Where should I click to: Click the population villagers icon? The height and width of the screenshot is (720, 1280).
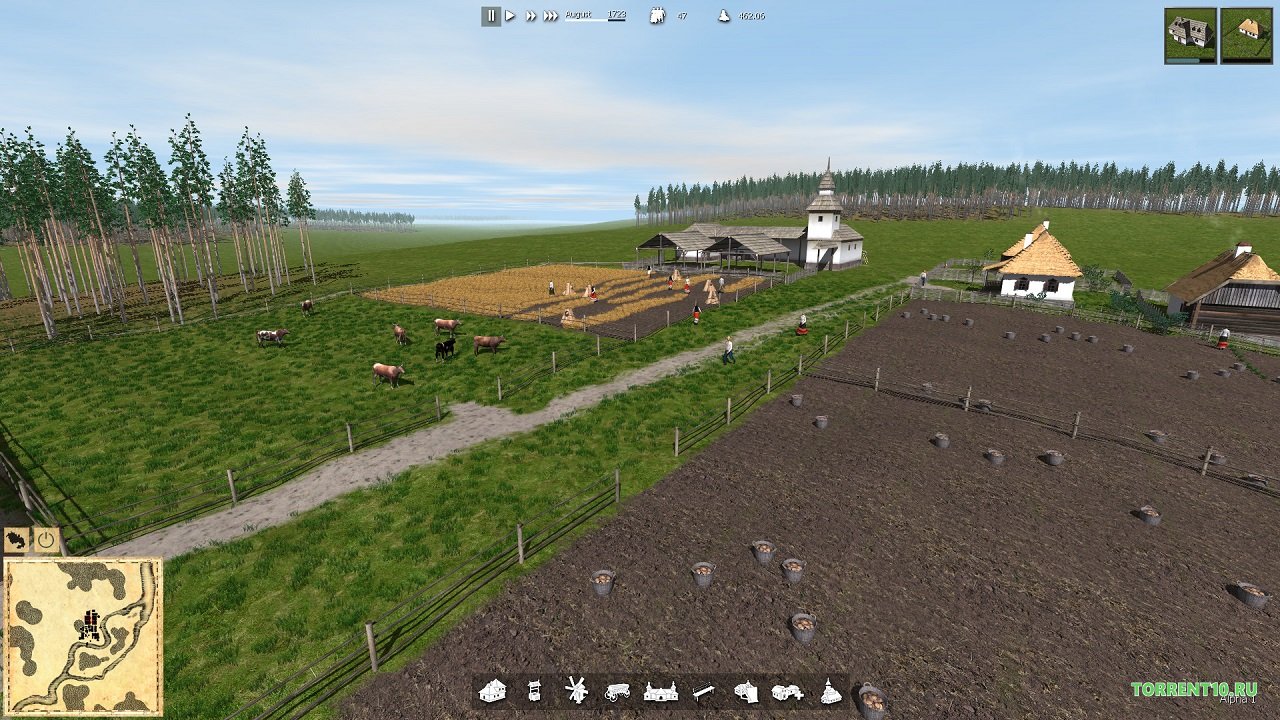[657, 16]
